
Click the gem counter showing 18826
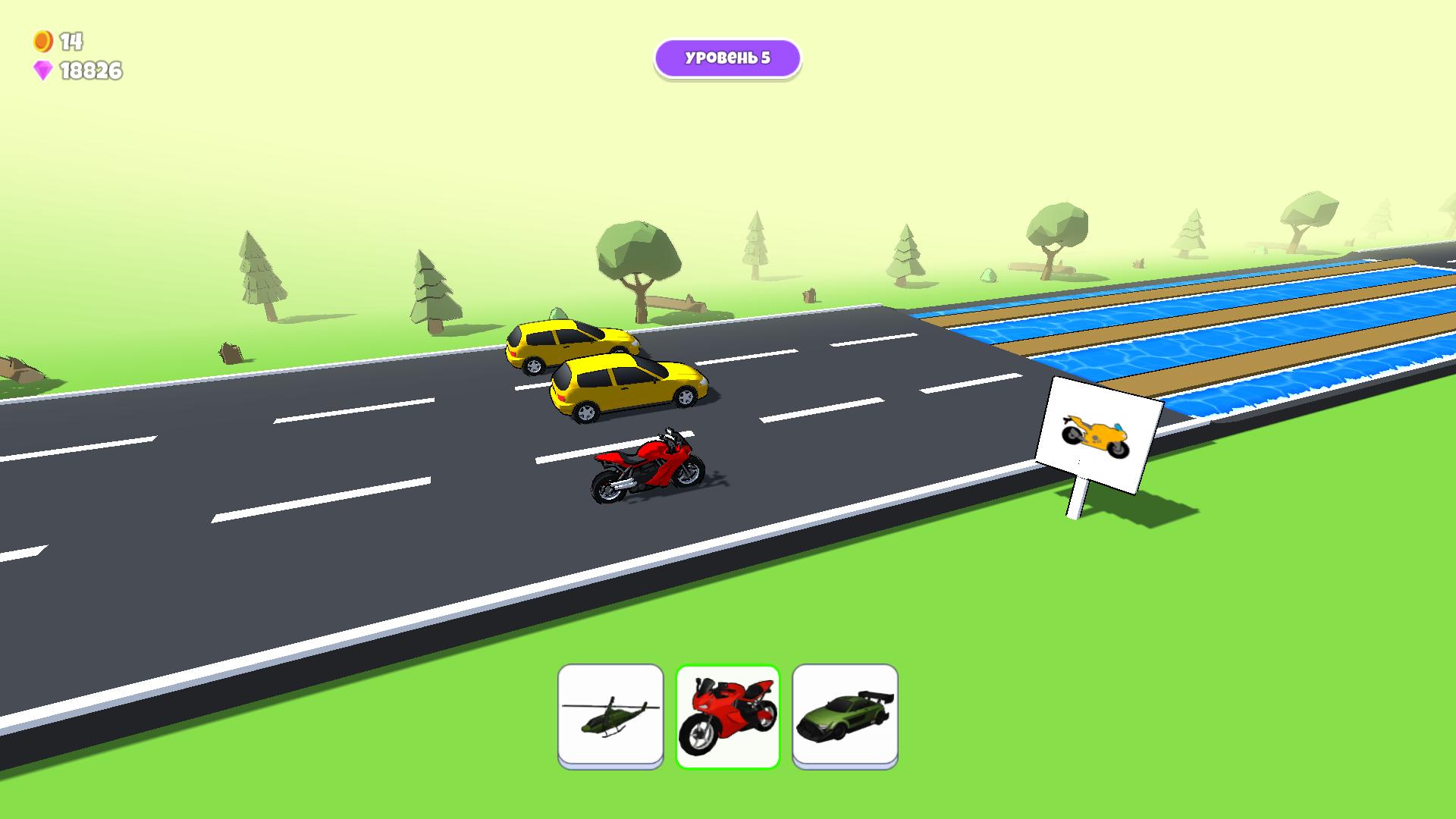[x=91, y=71]
